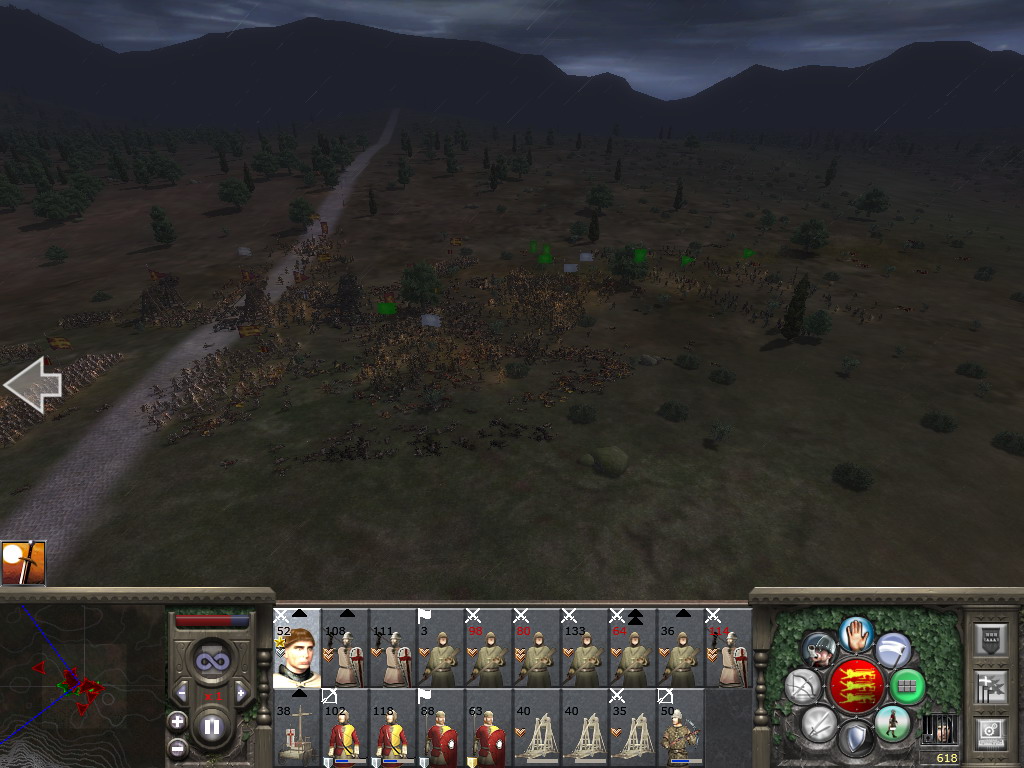Increase the battle speed
1024x768 pixels.
241,694
